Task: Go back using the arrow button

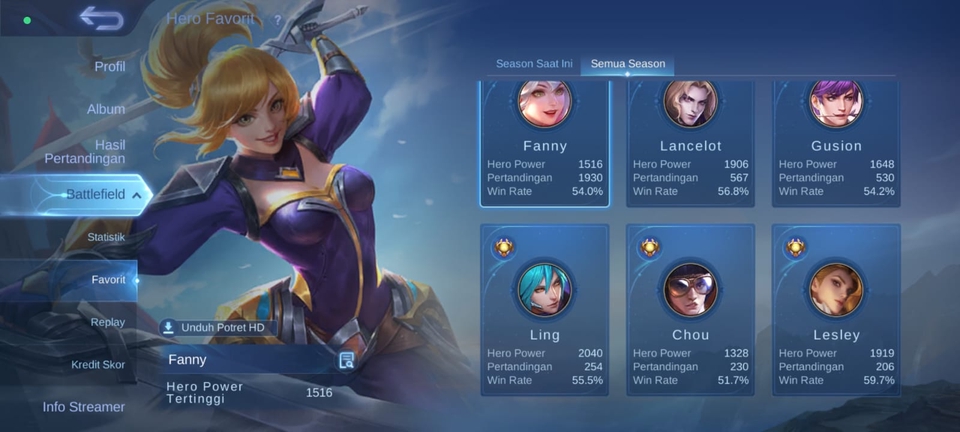Action: tap(101, 18)
